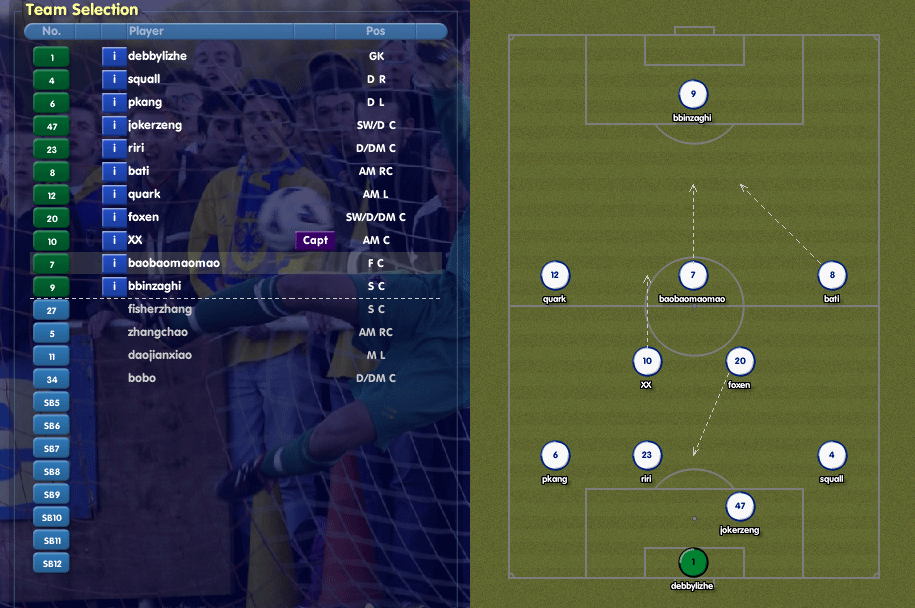Image resolution: width=915 pixels, height=608 pixels.
Task: Select the goalkeeper marker debbylizhe on pitch
Action: (x=693, y=563)
